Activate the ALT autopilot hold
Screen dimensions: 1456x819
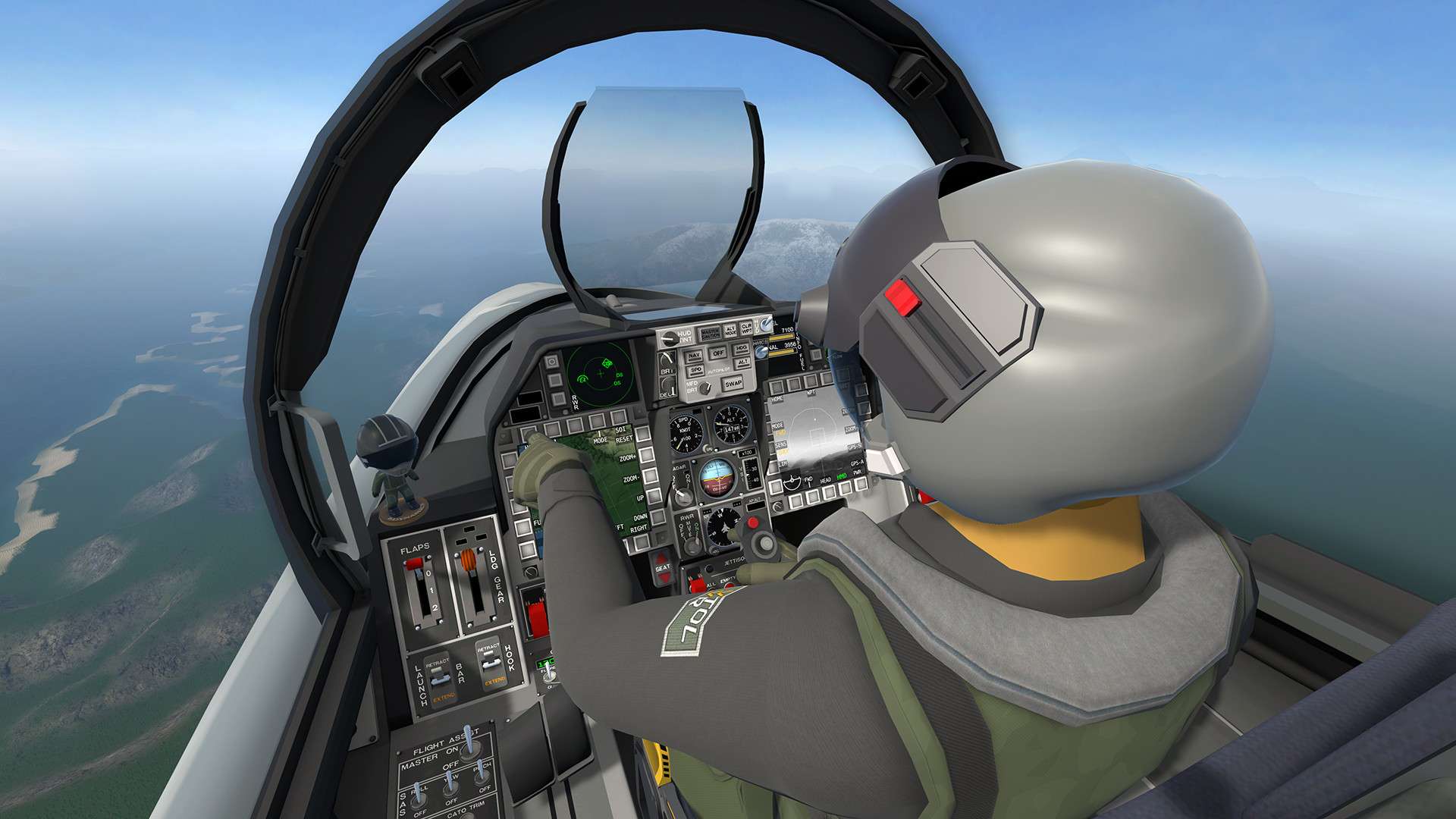click(743, 362)
